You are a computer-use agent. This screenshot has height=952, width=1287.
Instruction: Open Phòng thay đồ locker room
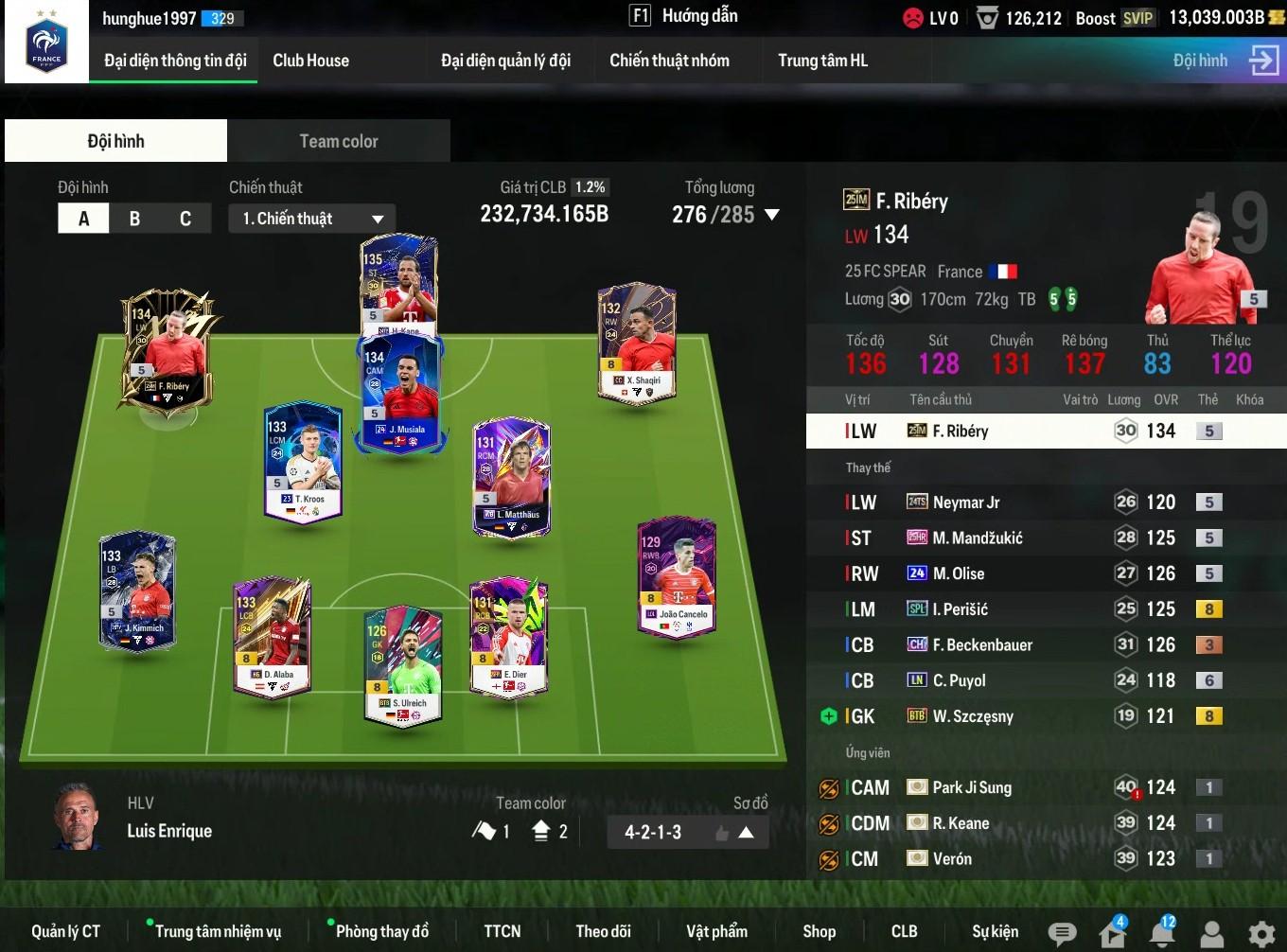tap(381, 931)
